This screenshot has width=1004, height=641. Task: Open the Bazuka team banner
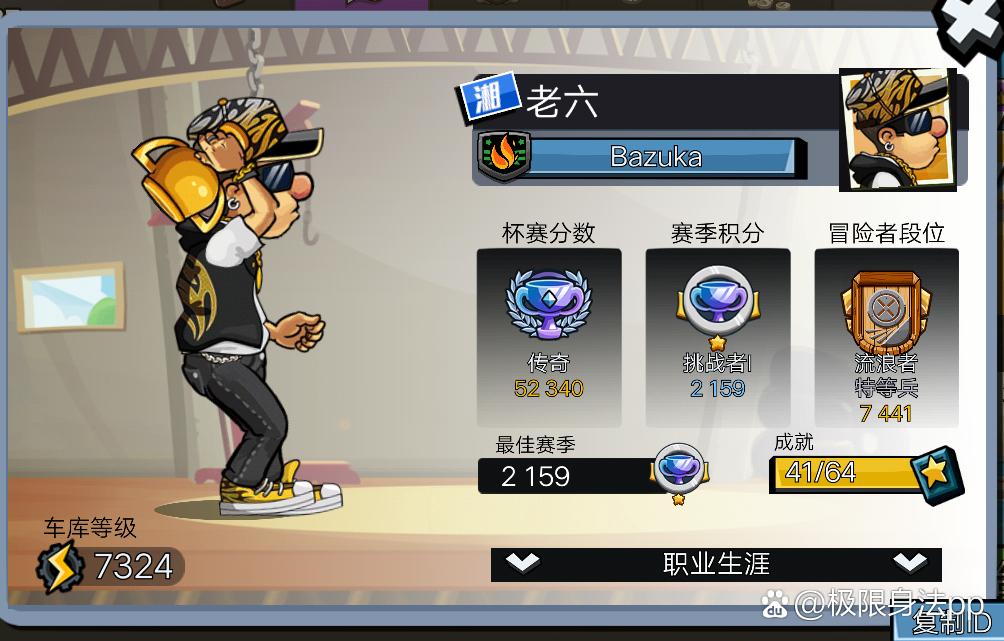click(656, 157)
